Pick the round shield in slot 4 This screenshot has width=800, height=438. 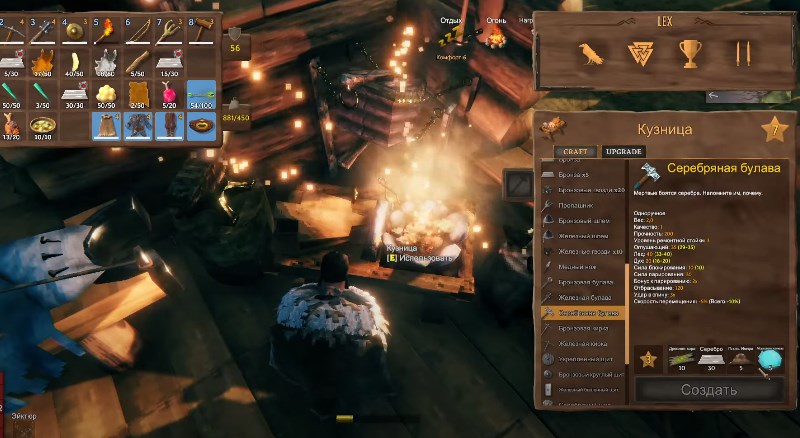[x=76, y=31]
